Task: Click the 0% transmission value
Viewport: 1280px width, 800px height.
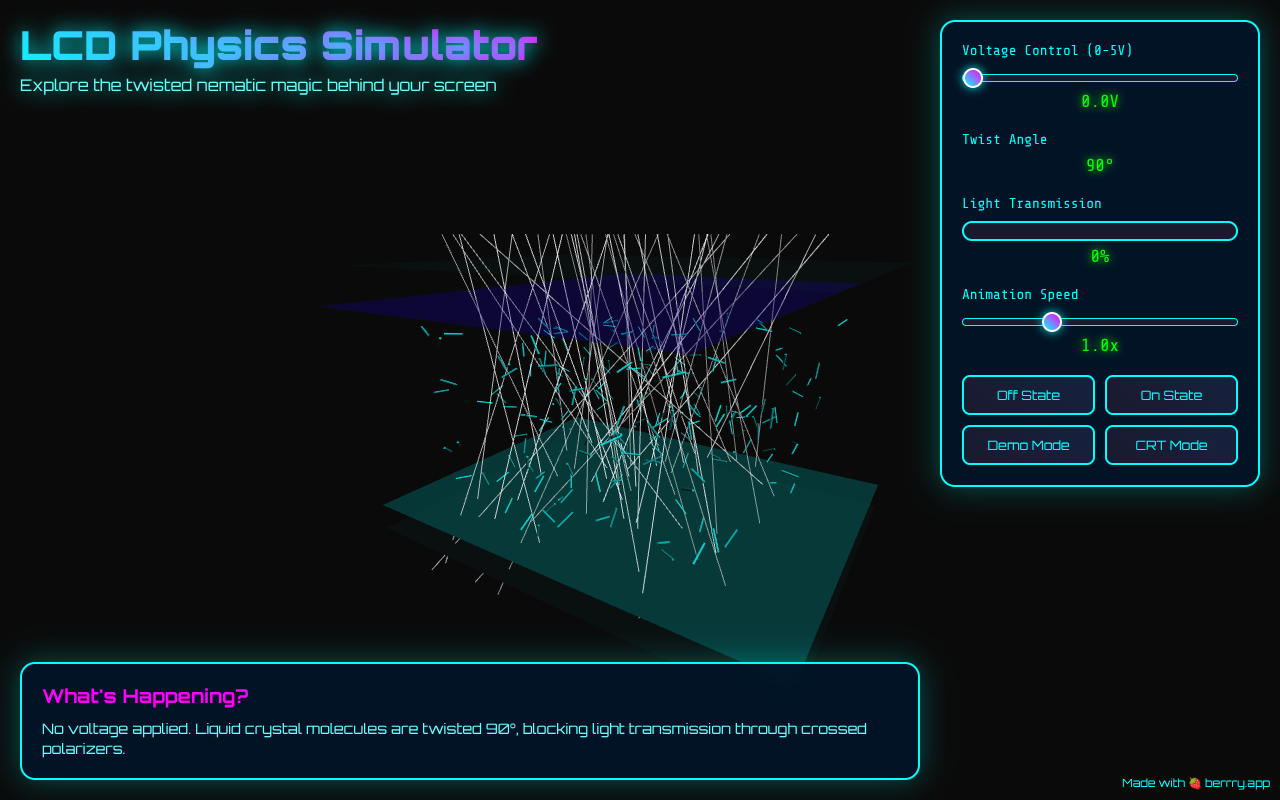Action: tap(1099, 256)
